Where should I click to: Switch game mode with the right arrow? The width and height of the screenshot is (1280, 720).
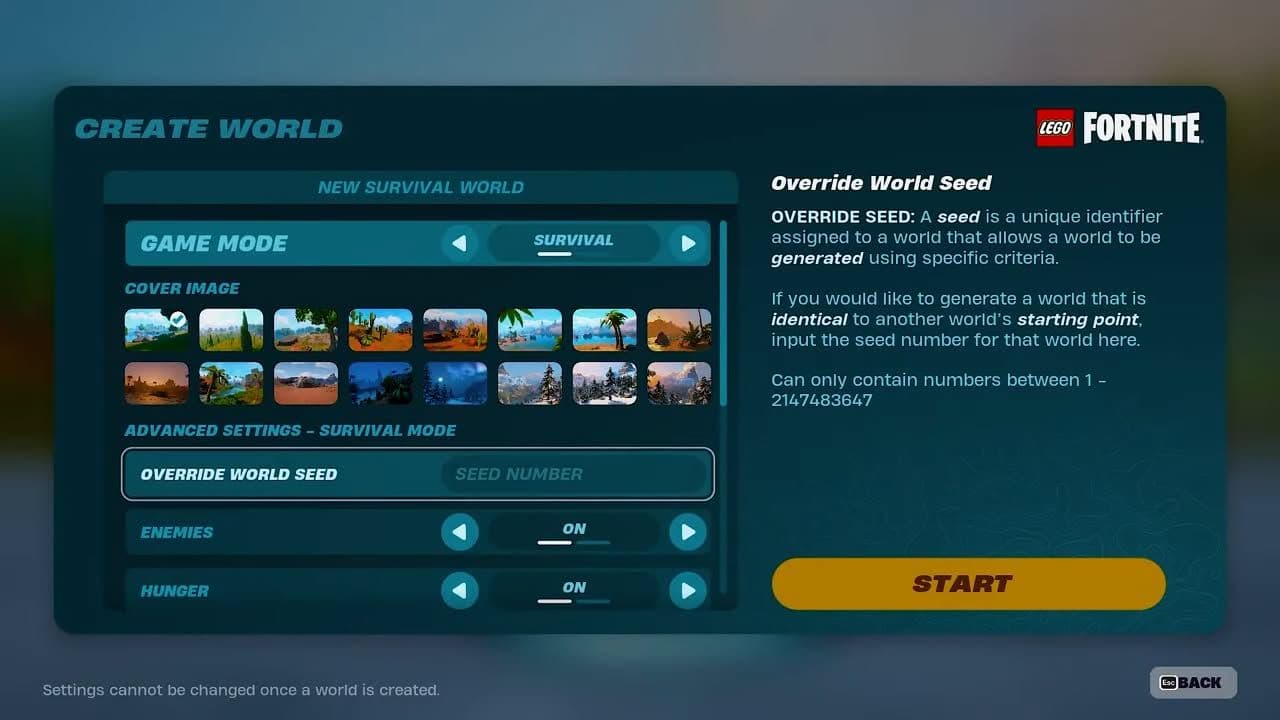[687, 243]
